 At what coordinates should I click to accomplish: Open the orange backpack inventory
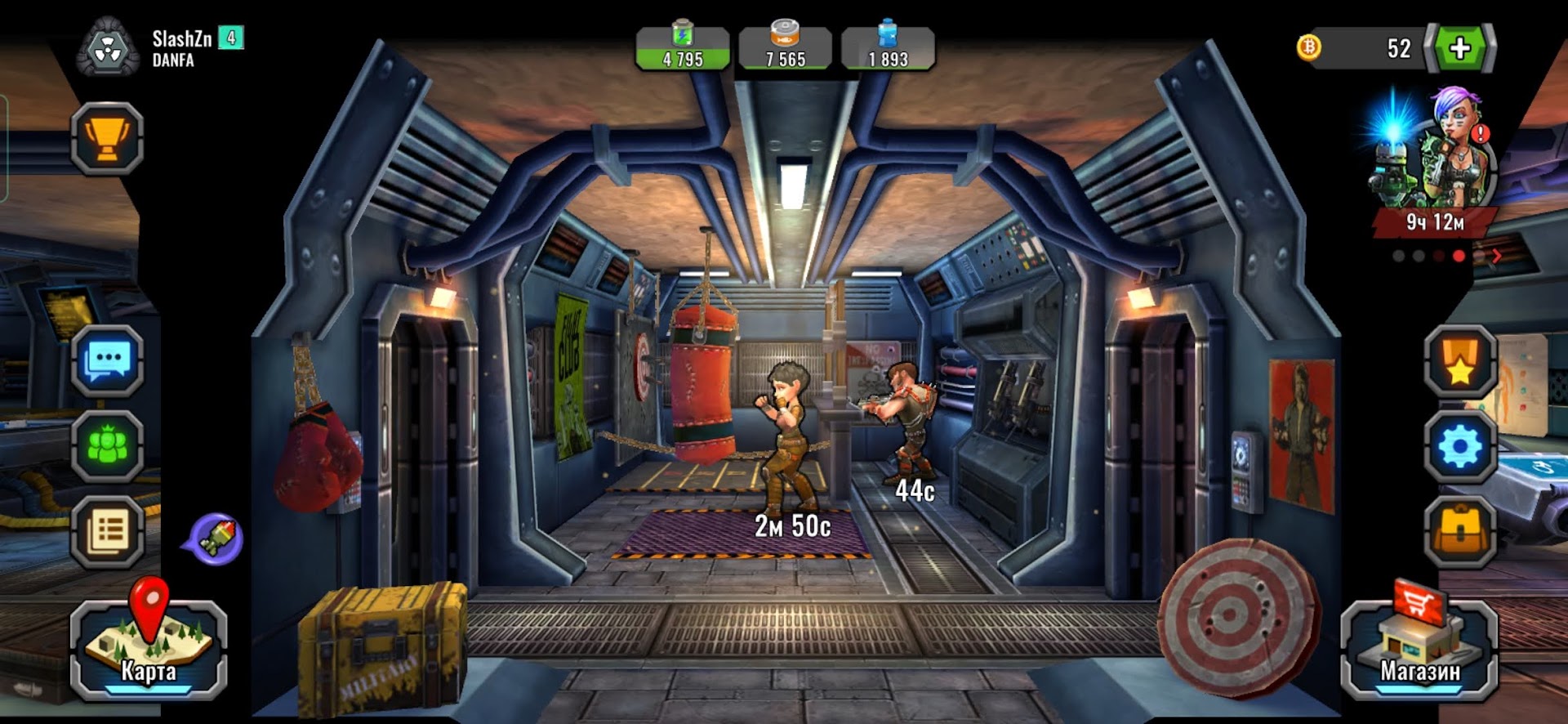[1460, 532]
